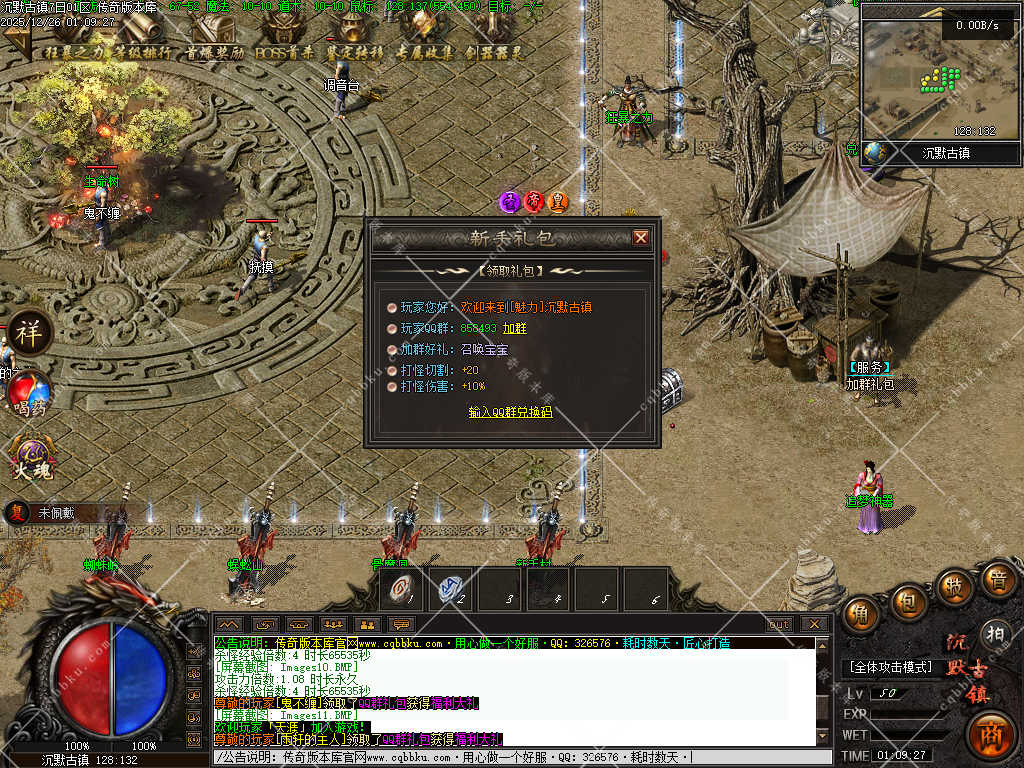The width and height of the screenshot is (1024, 768).
Task: Toggle the 全体攻击模式 attack mode
Action: pos(890,667)
